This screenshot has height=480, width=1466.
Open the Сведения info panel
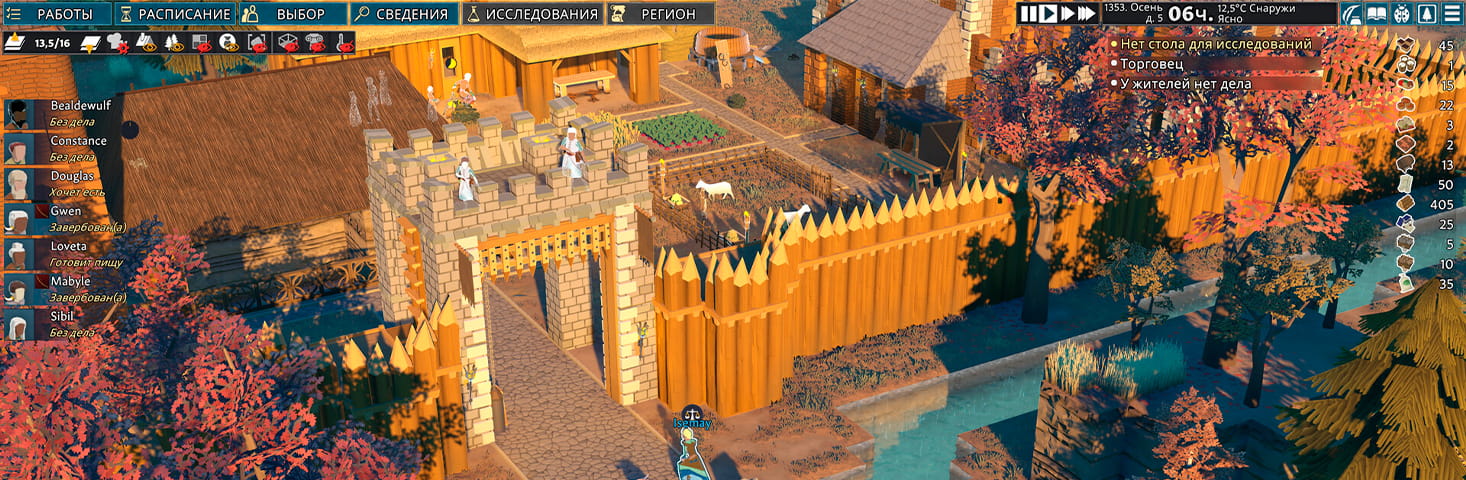[404, 14]
